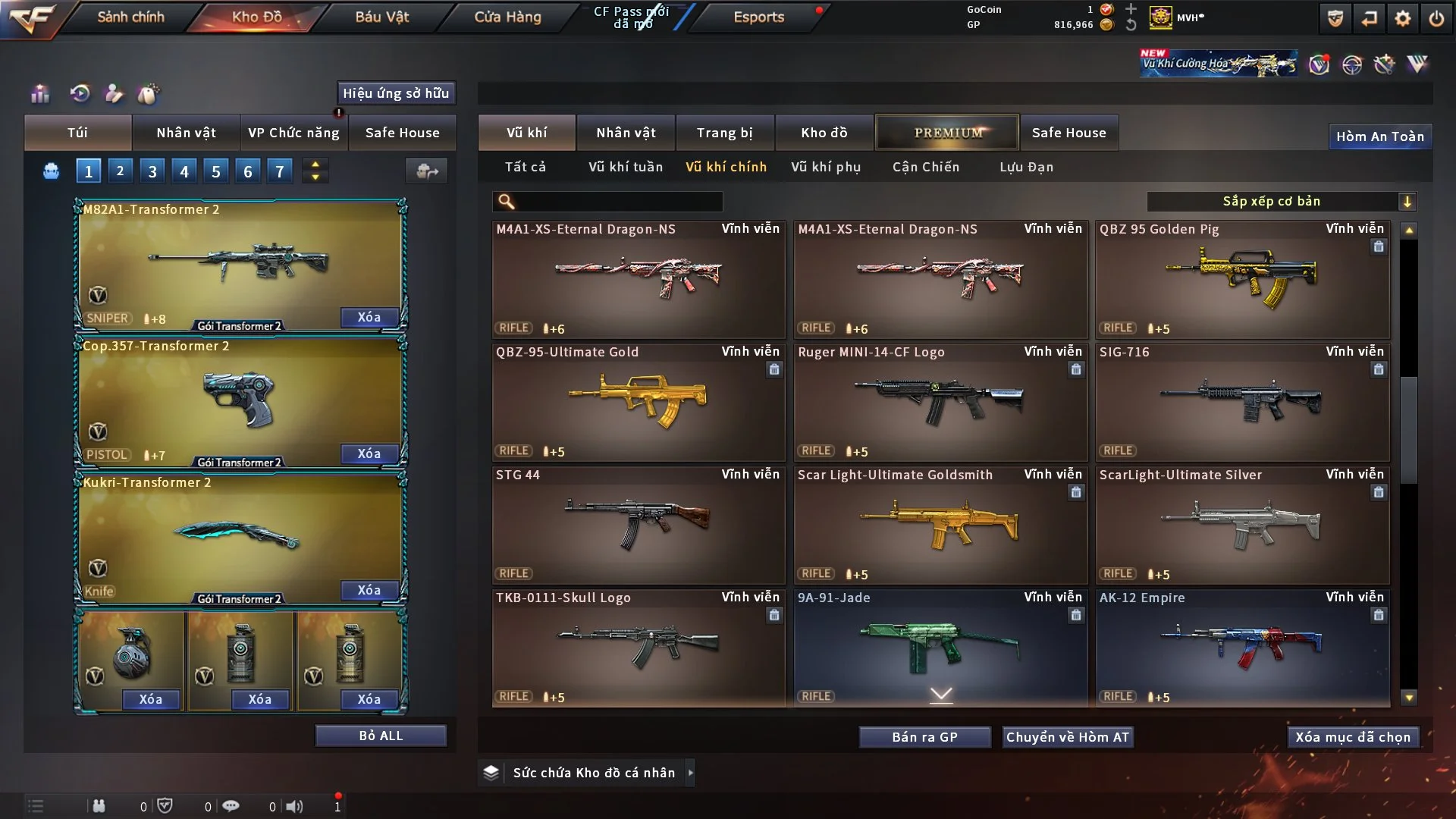Image resolution: width=1456 pixels, height=819 pixels.
Task: Click Chuyển về Hòm AT button
Action: (1067, 737)
